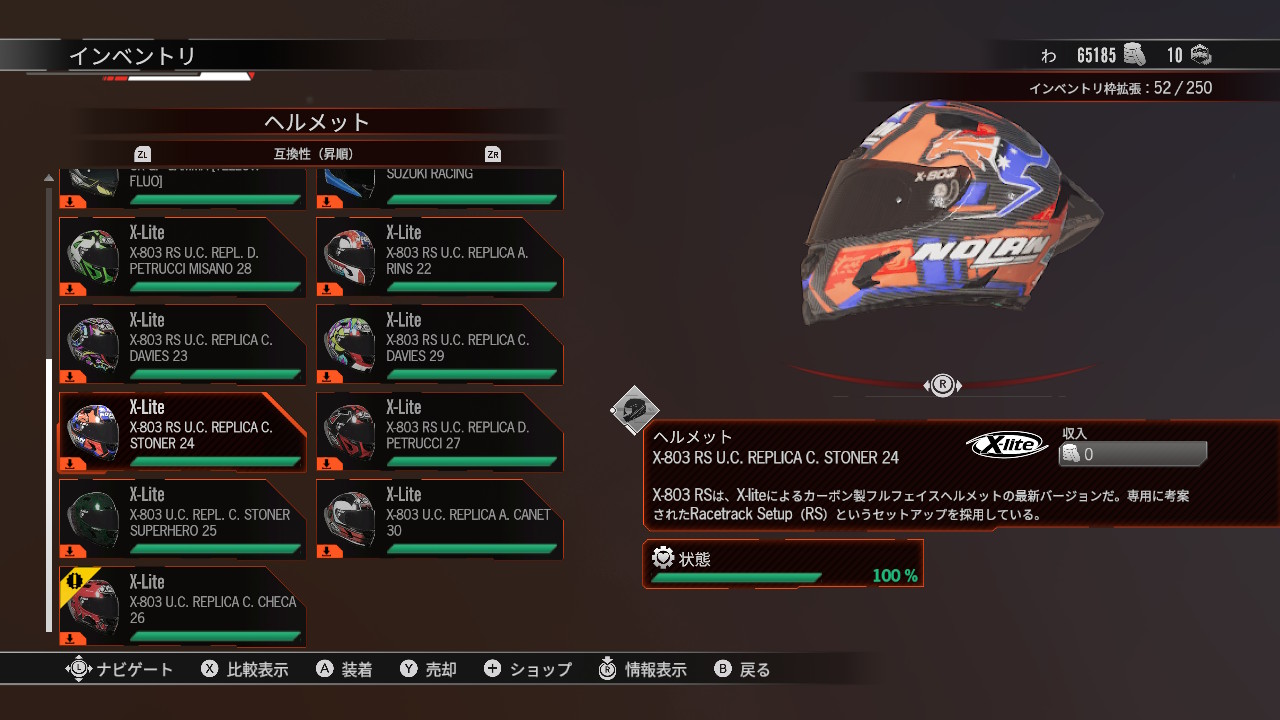This screenshot has height=720, width=1280.
Task: Select the C. Davies 23 helmet
Action: click(182, 345)
